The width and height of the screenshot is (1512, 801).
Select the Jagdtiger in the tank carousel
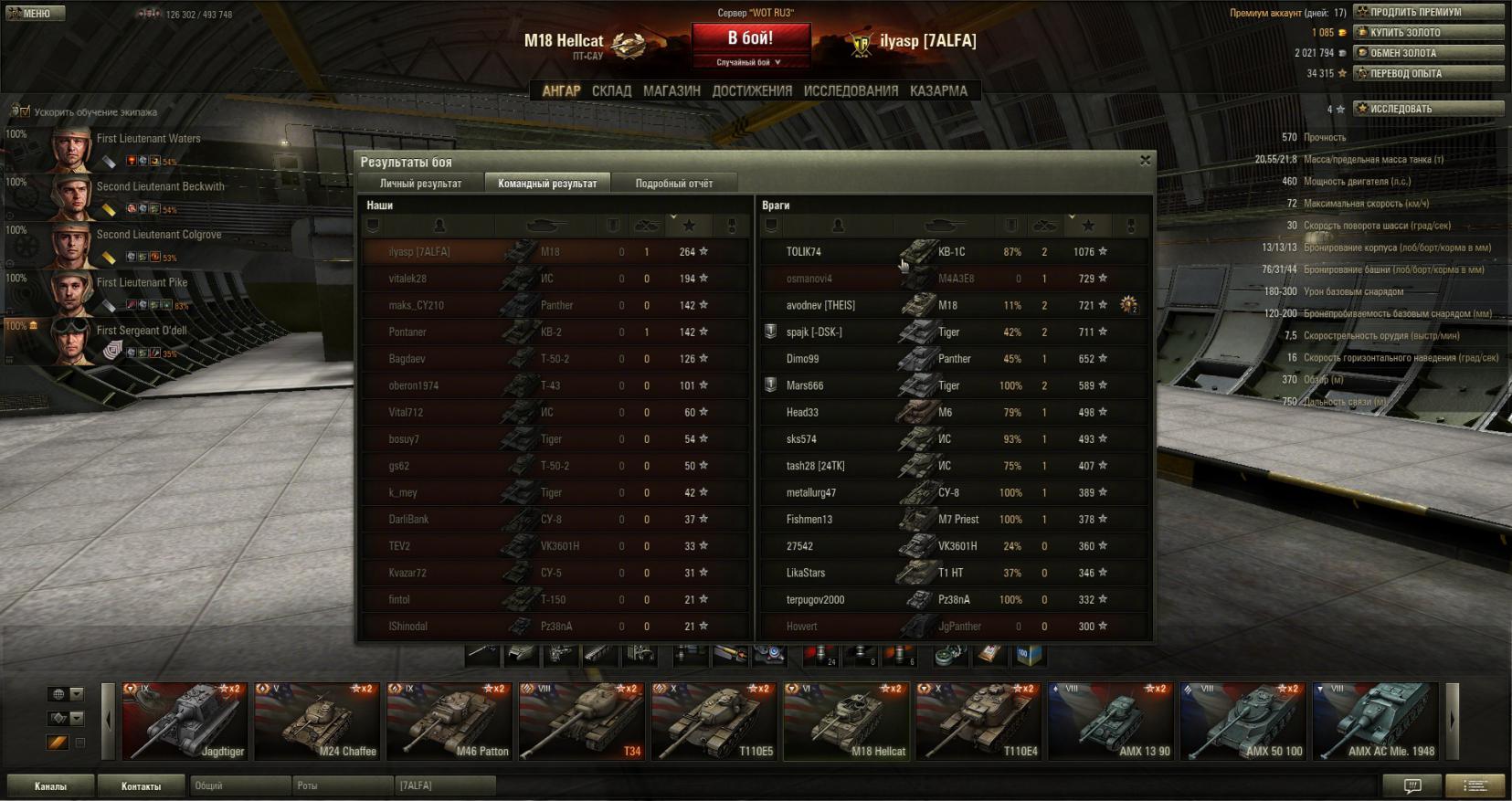click(x=185, y=722)
